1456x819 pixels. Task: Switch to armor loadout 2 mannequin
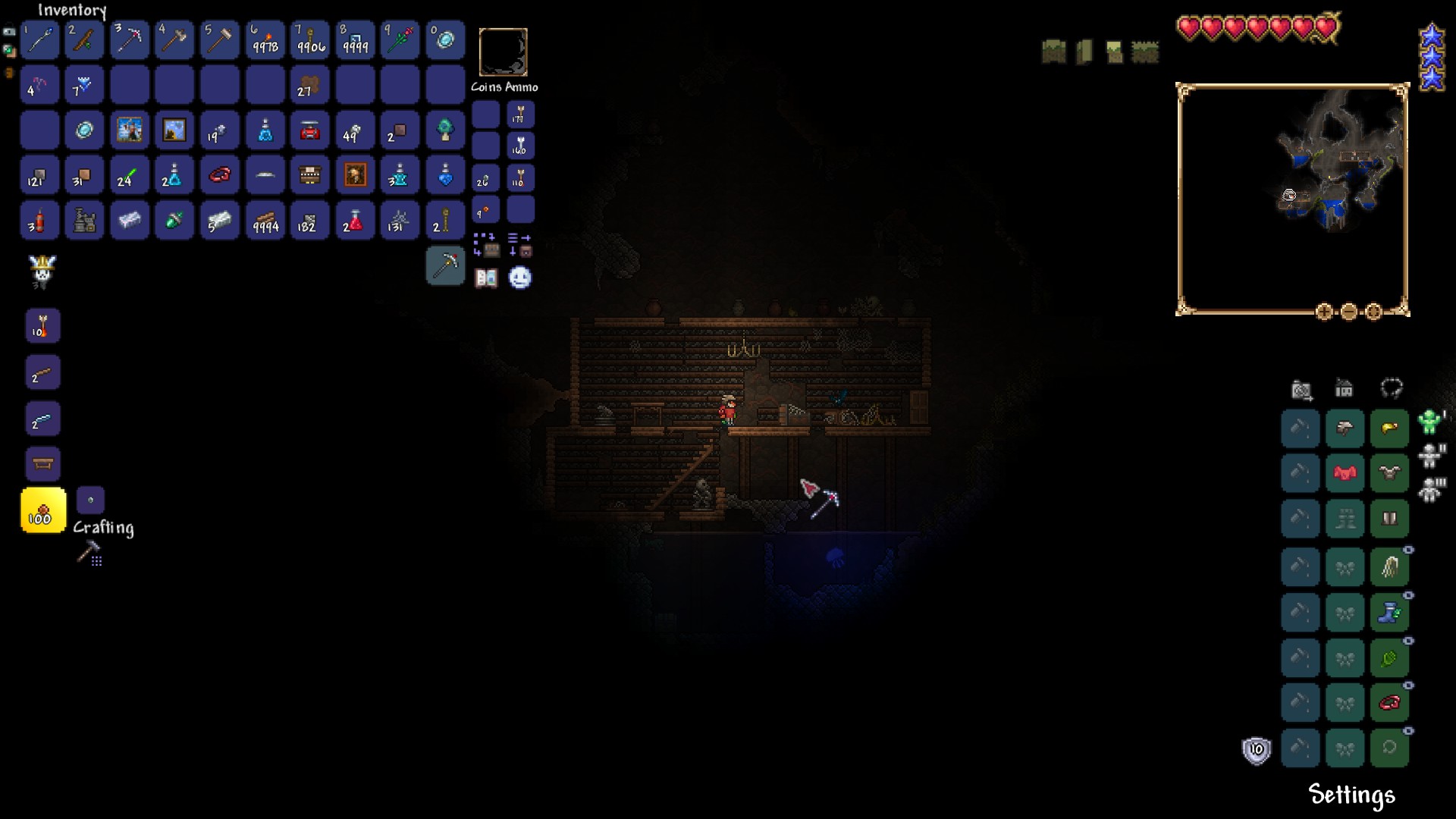click(1432, 456)
